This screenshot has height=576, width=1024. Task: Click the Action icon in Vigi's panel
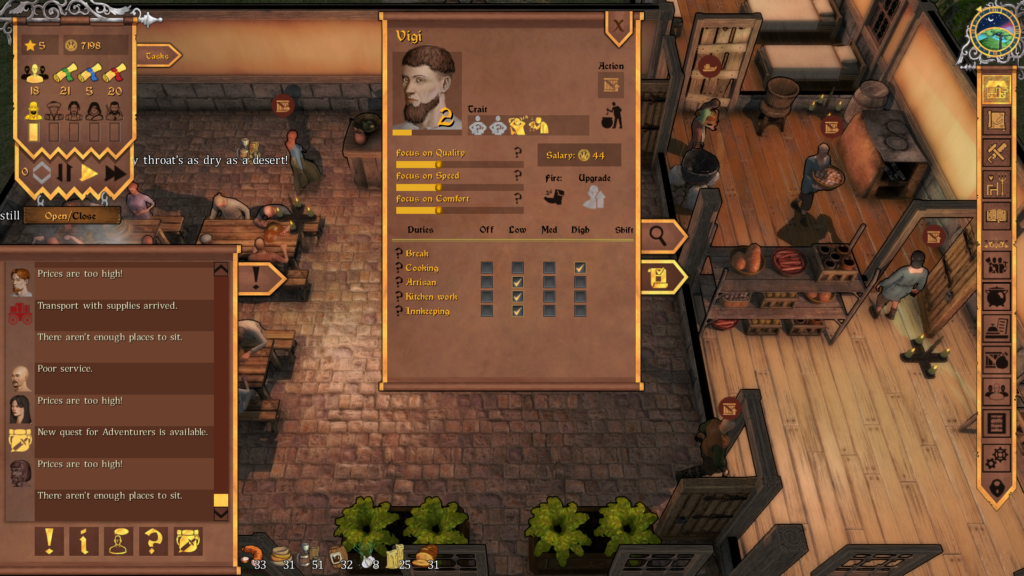(x=609, y=86)
